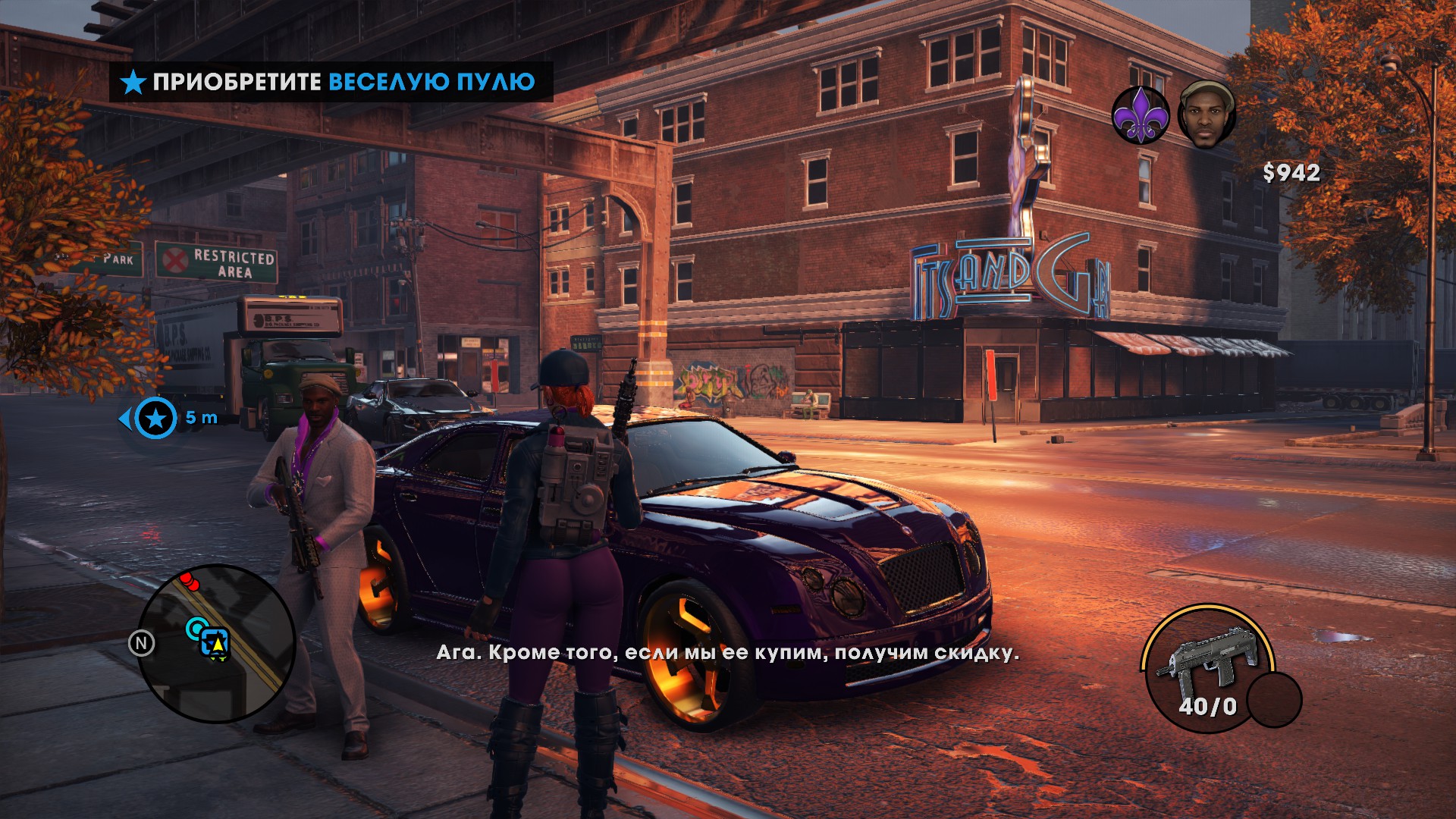1456x819 pixels.
Task: Click the red marker on minimap
Action: pos(189,582)
